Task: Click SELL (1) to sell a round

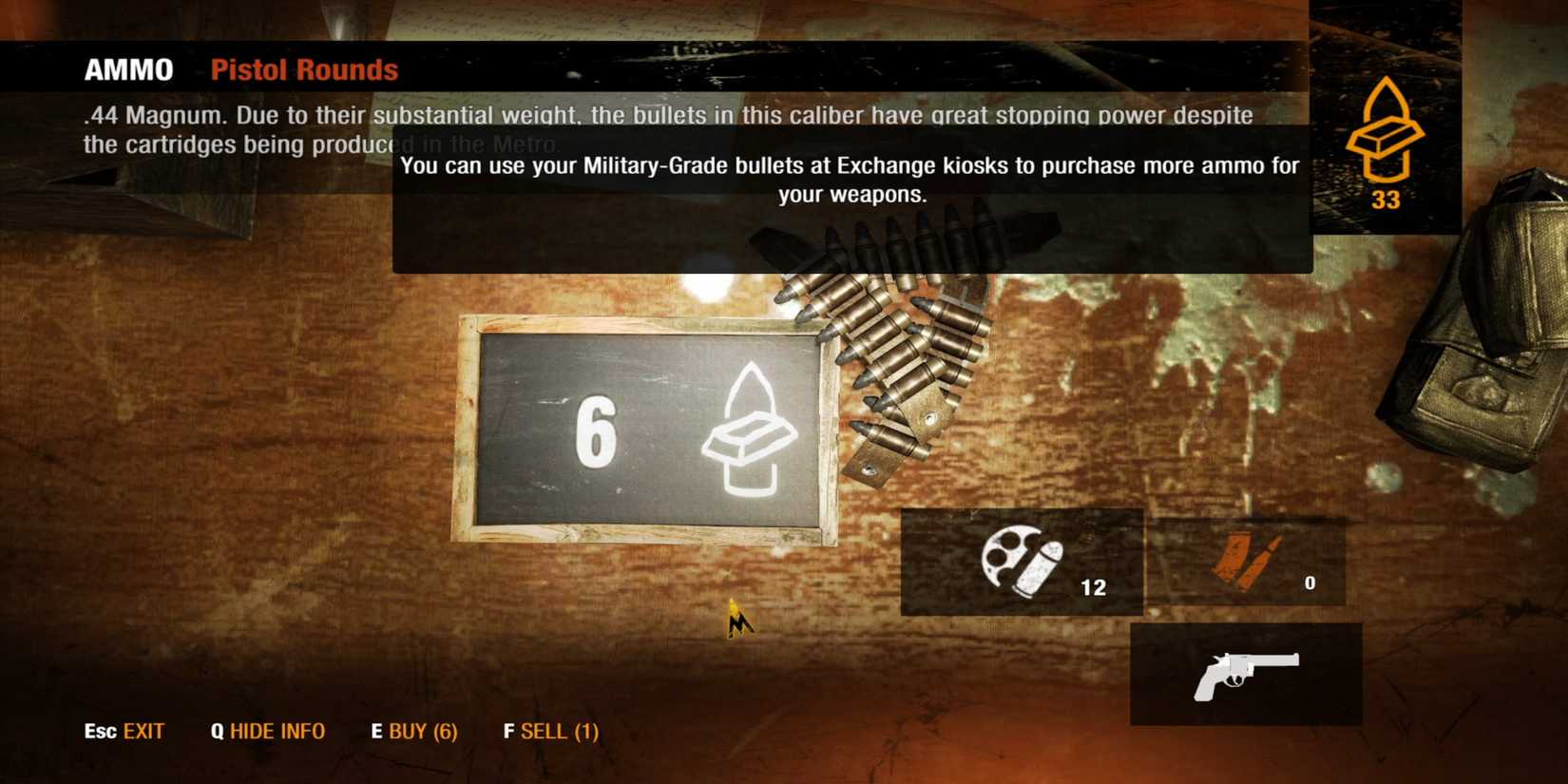Action: click(x=551, y=732)
